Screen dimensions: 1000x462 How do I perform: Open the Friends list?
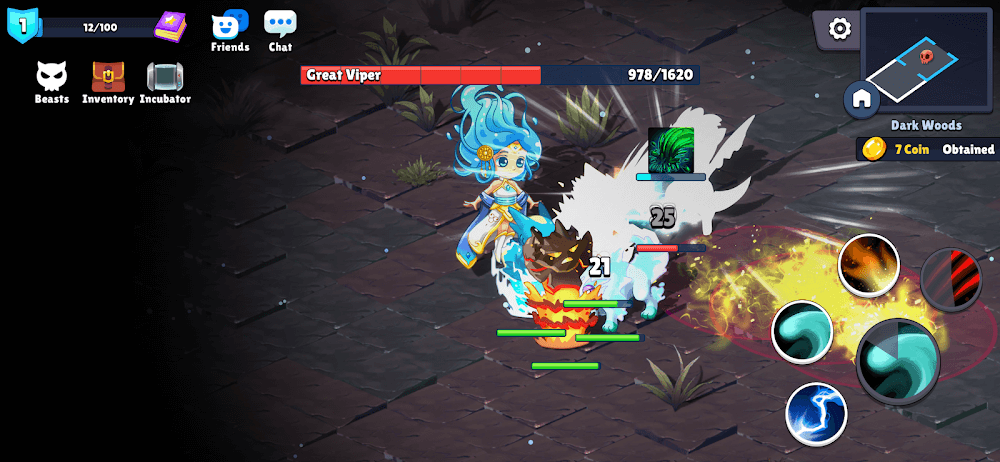click(x=230, y=30)
